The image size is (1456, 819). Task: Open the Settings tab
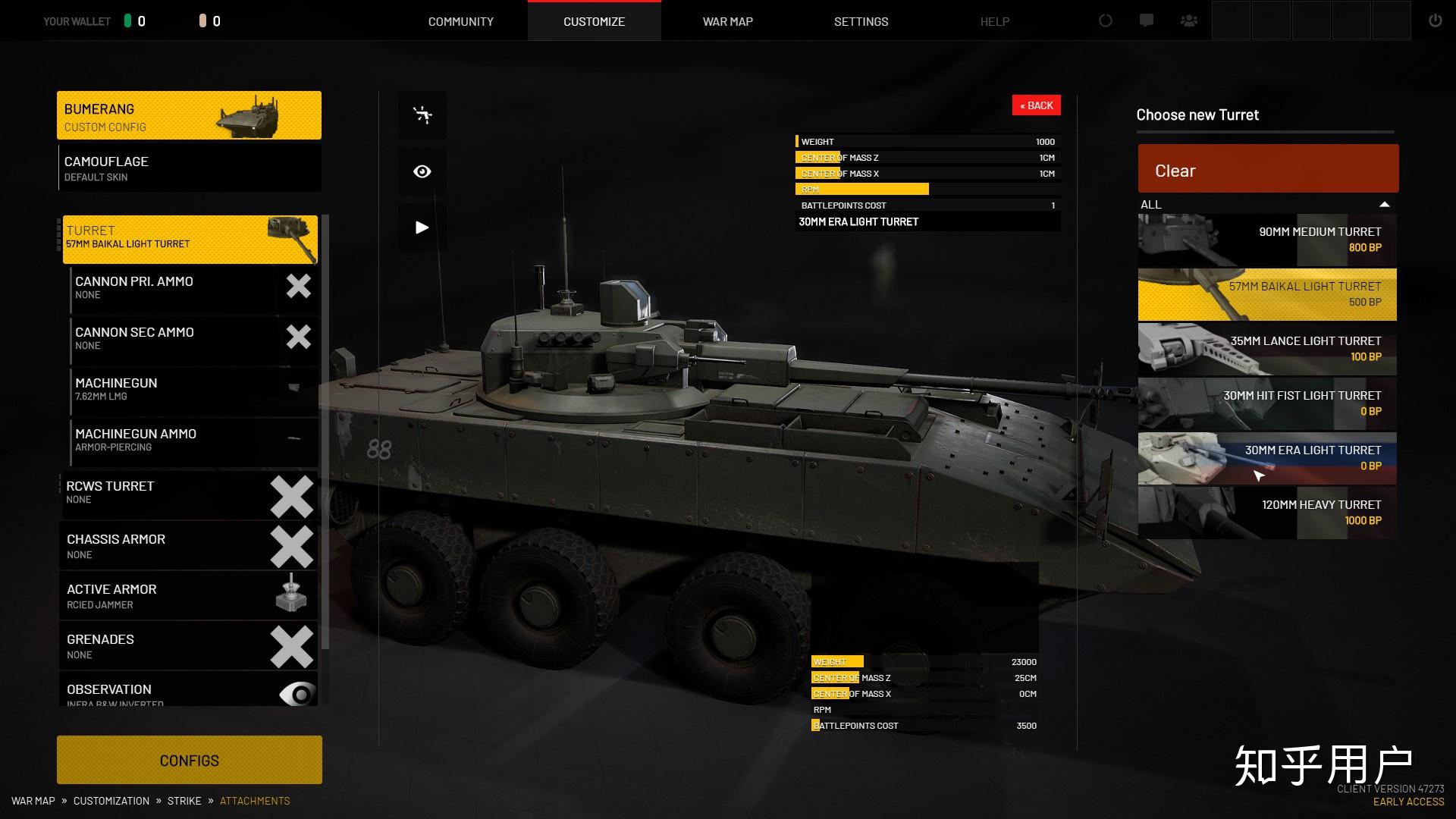pos(861,21)
